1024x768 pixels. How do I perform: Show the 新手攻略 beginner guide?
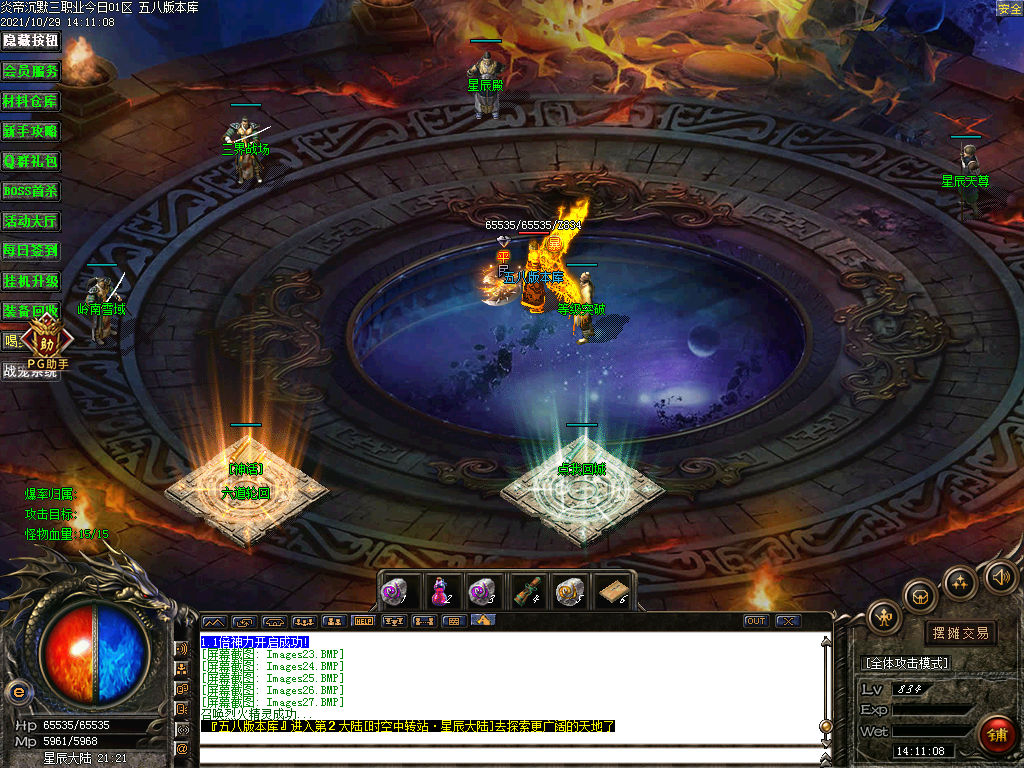point(31,131)
